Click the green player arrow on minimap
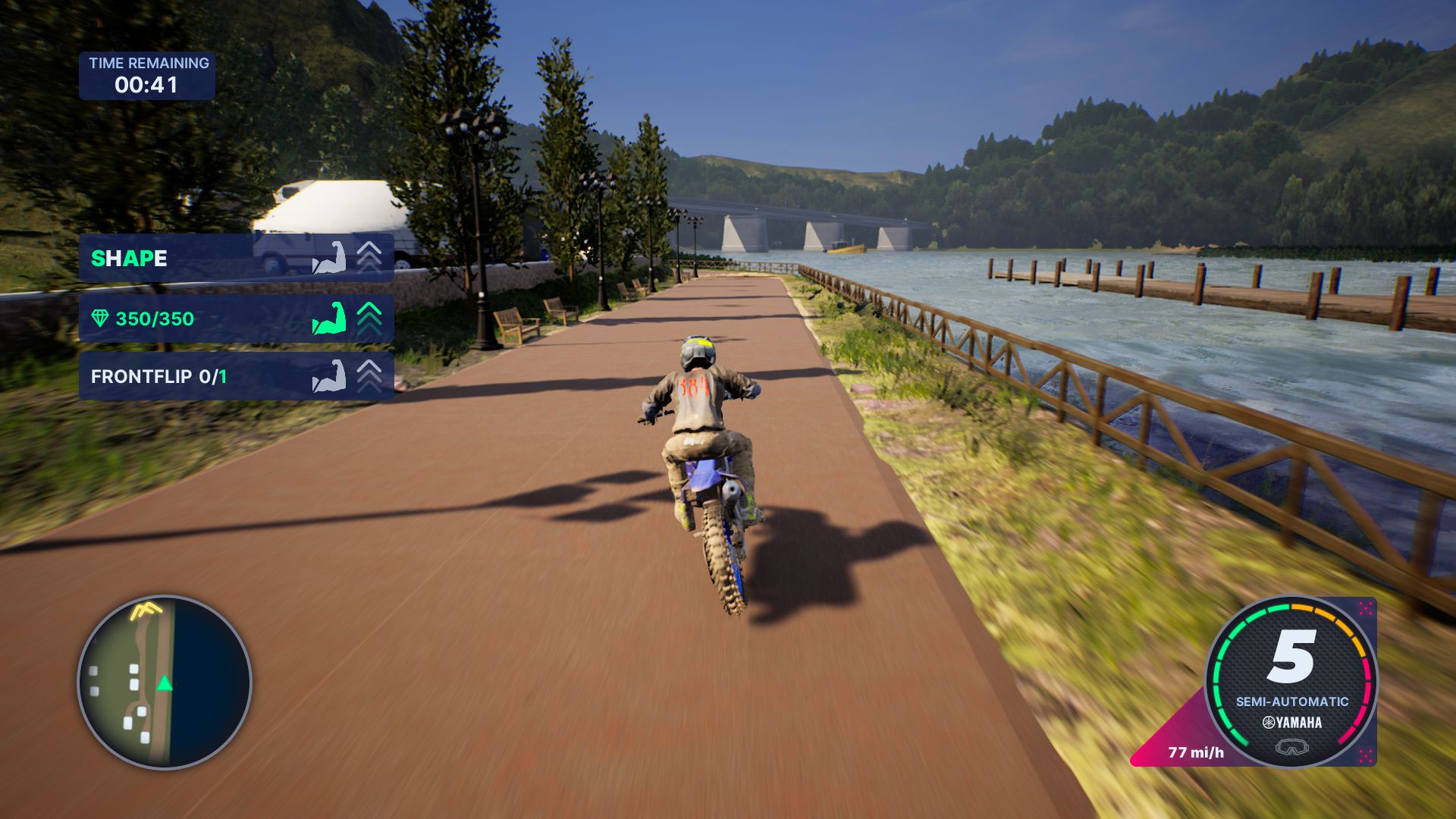 tap(165, 683)
